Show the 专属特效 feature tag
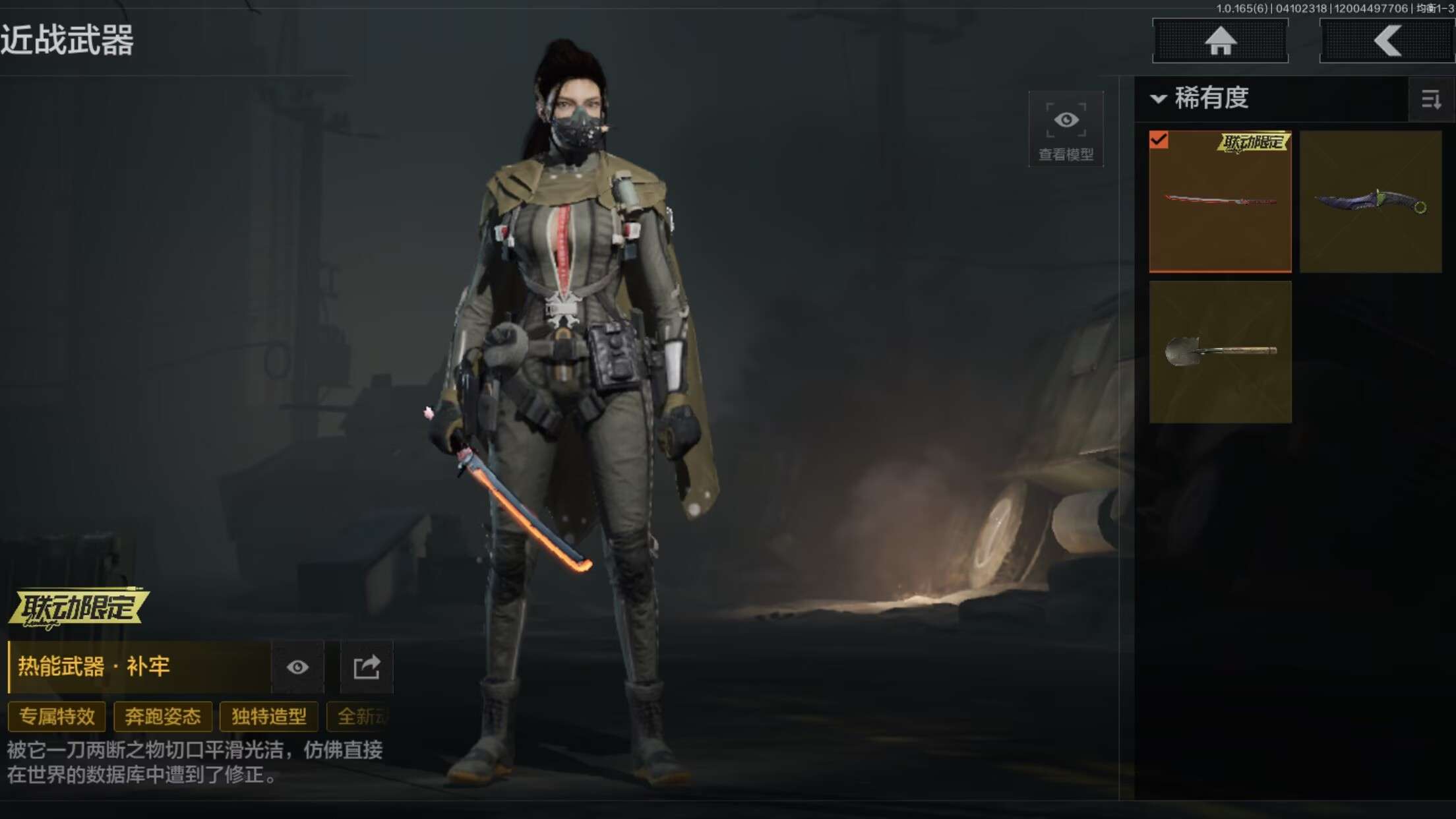Screen dimensions: 1456x819 pos(57,717)
